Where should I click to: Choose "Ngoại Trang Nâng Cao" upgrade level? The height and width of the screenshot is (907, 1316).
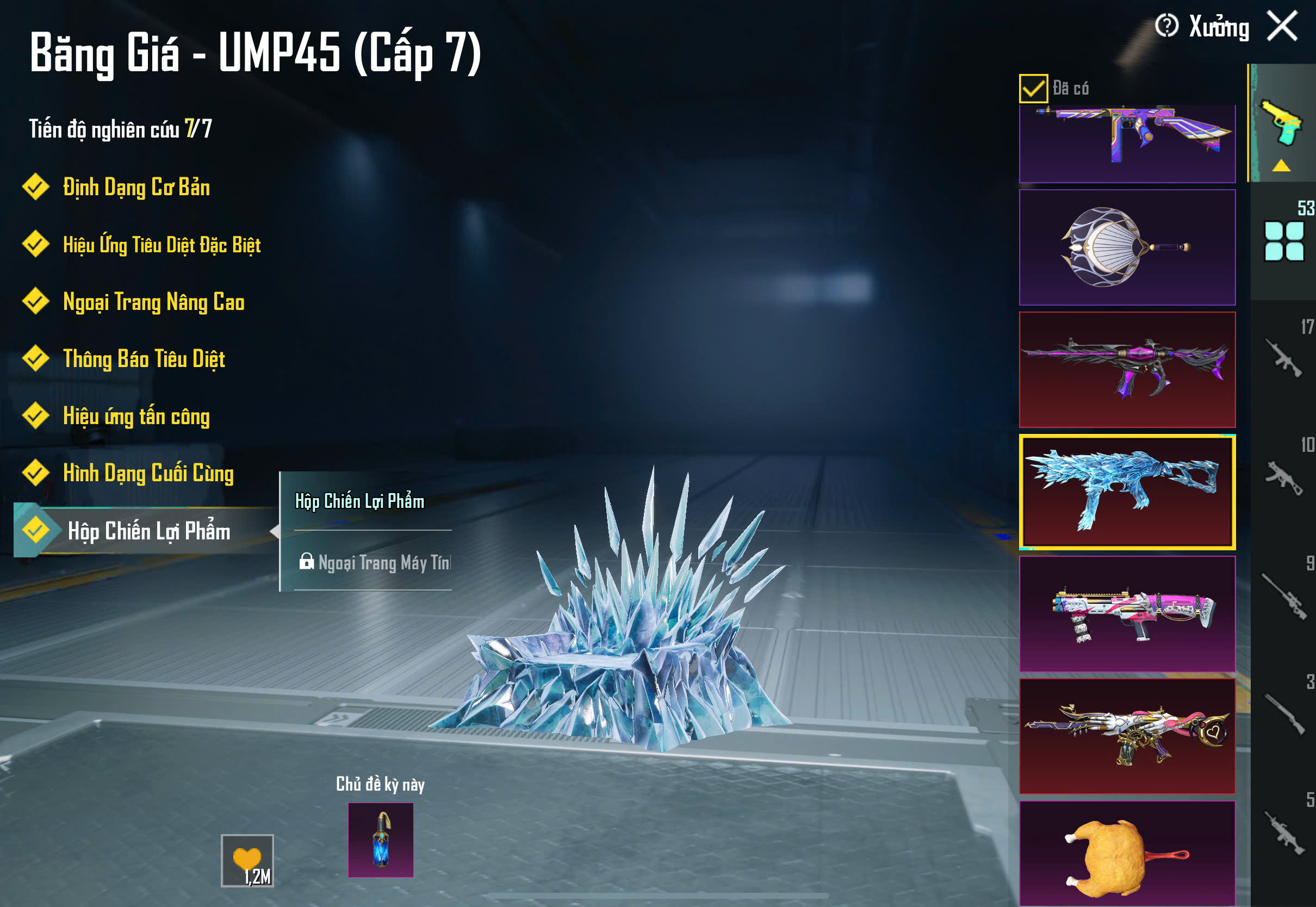pos(153,302)
